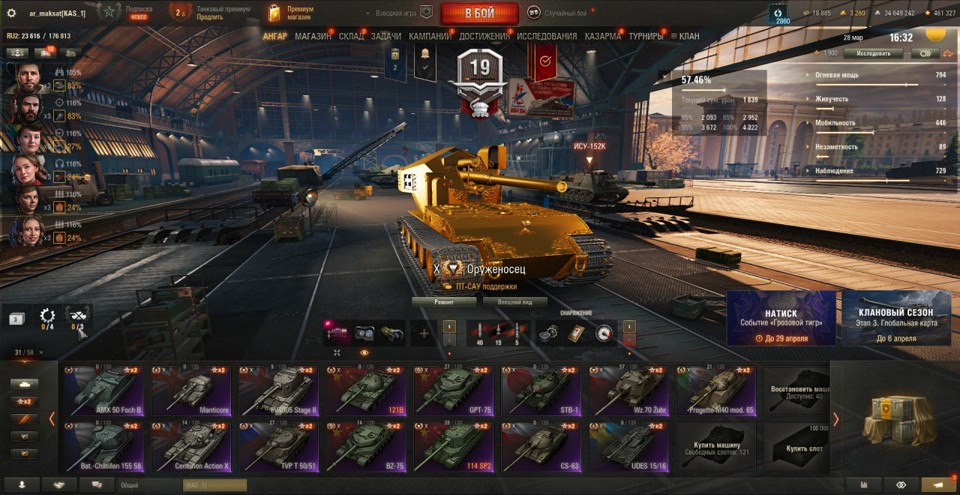Pick the UDES 15/16 tank
Image resolution: width=960 pixels, height=495 pixels.
point(630,446)
